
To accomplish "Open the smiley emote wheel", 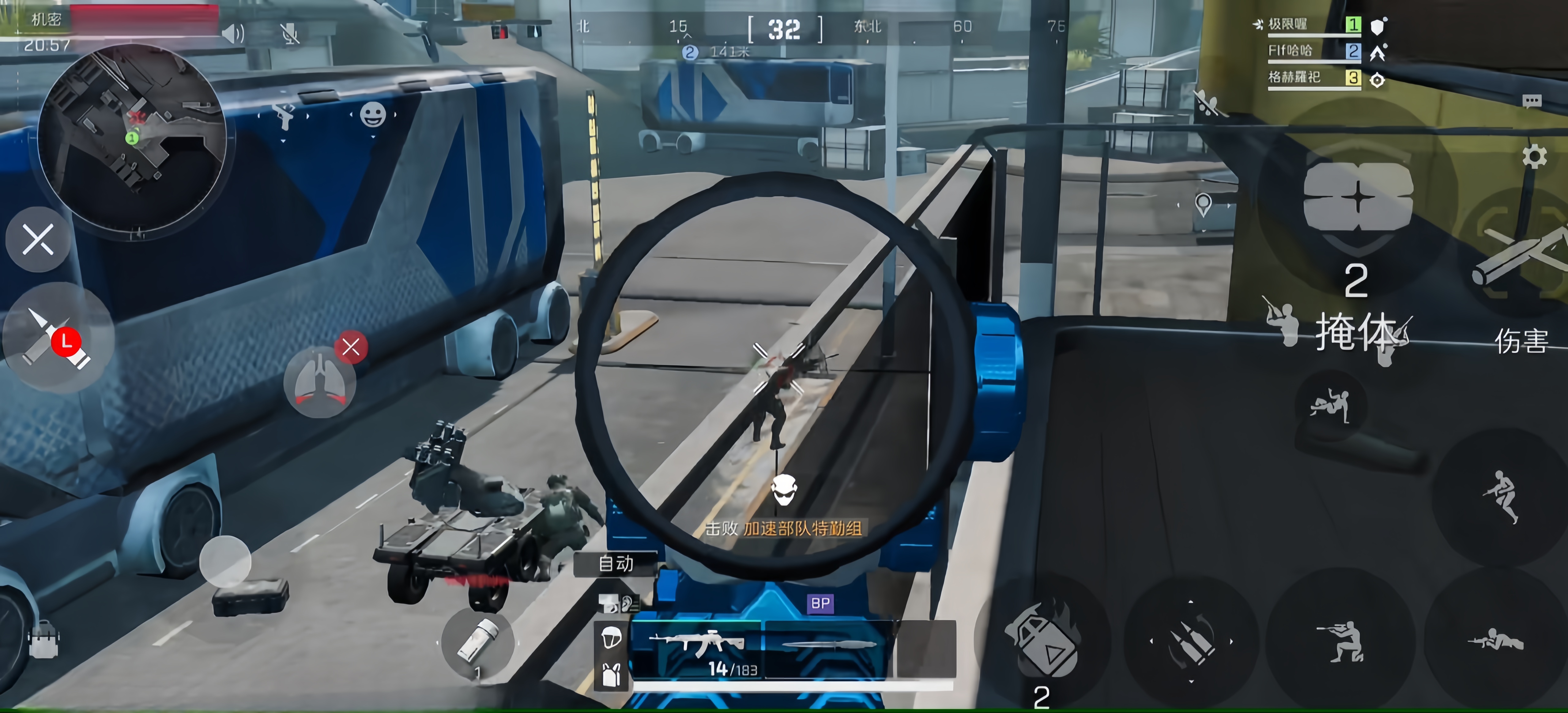I will 372,115.
